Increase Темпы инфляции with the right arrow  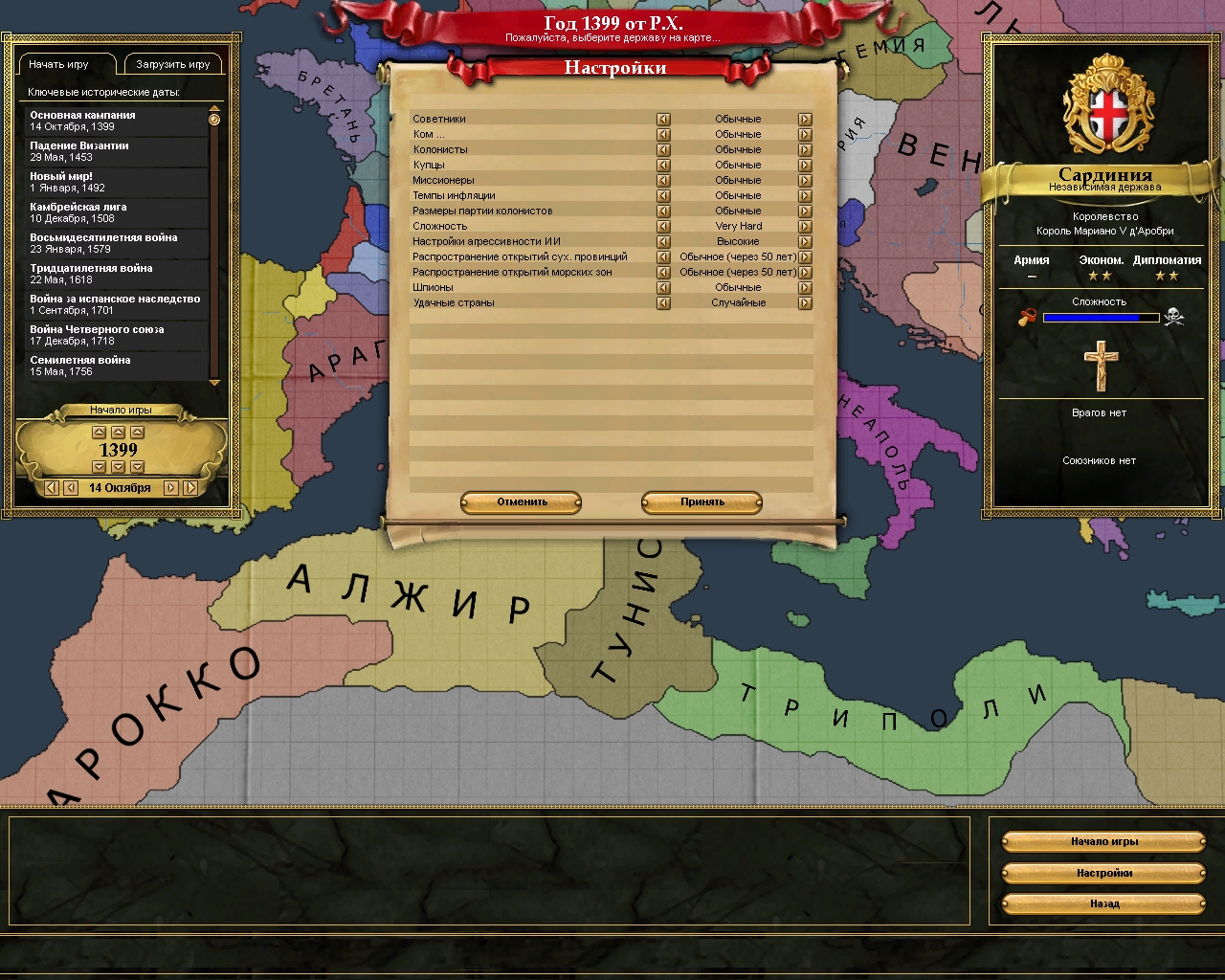[805, 196]
